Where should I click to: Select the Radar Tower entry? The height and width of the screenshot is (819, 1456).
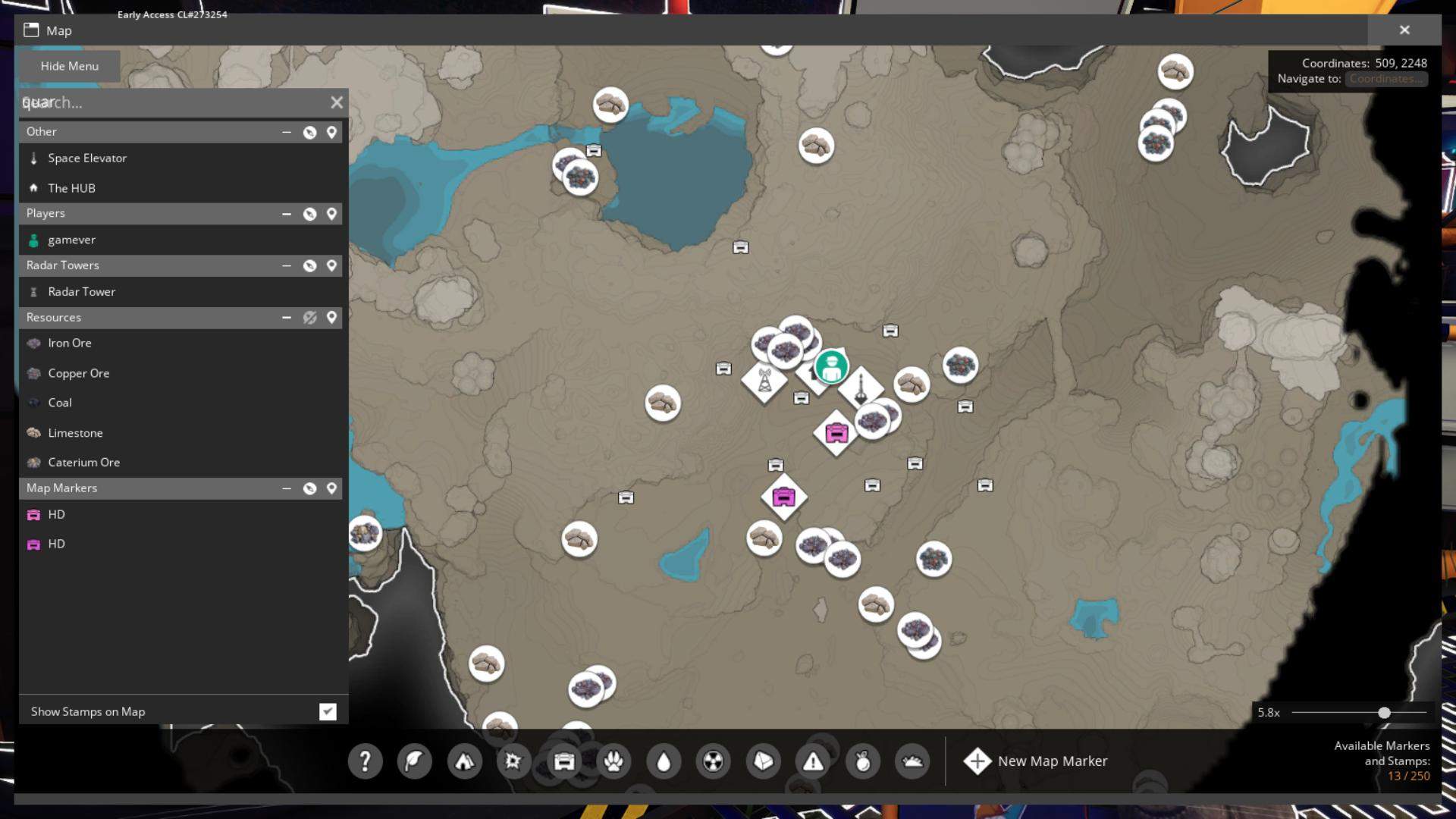click(81, 292)
